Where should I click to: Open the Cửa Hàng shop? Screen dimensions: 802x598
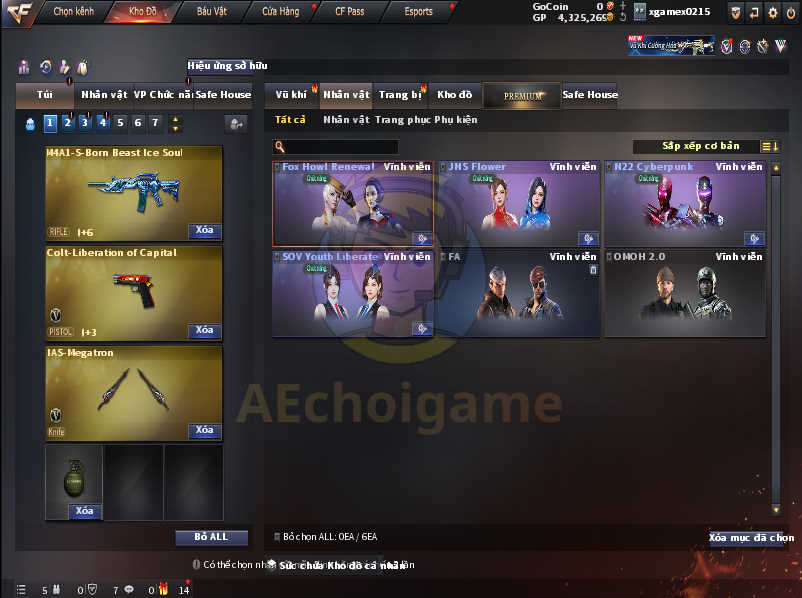coord(280,12)
